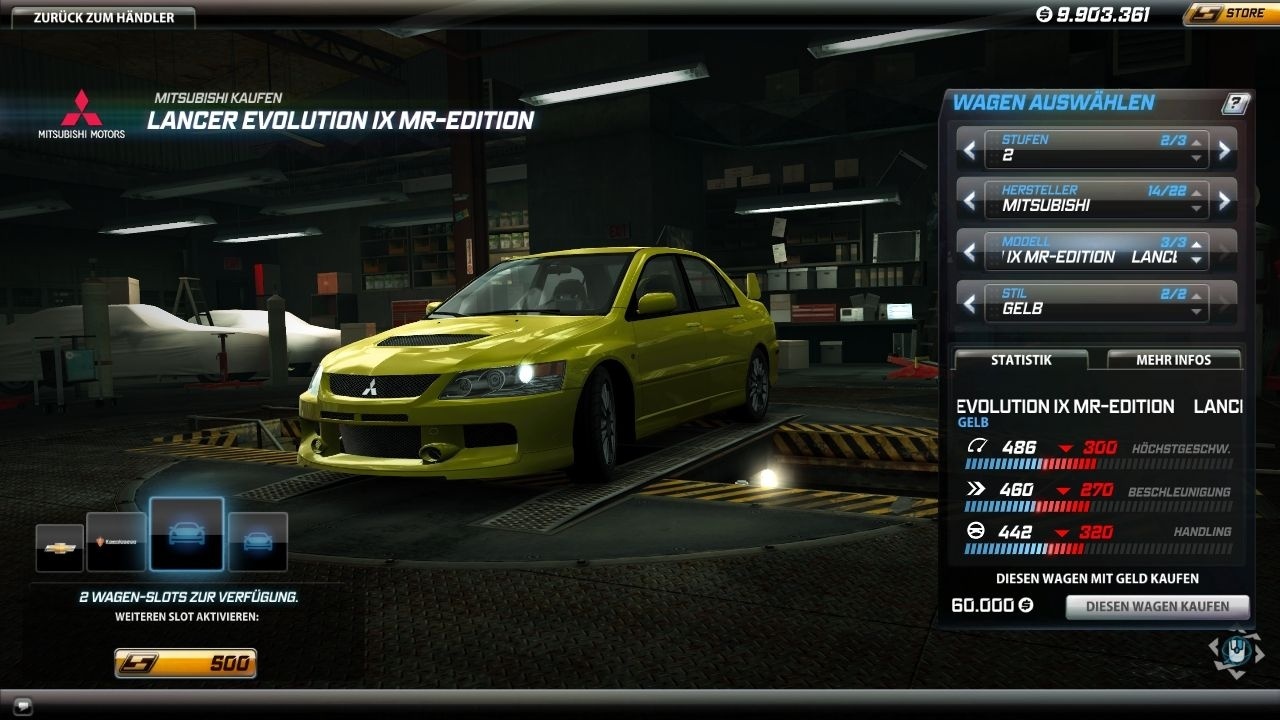1280x720 pixels.
Task: Switch to next Modell with right arrow
Action: coord(1224,251)
